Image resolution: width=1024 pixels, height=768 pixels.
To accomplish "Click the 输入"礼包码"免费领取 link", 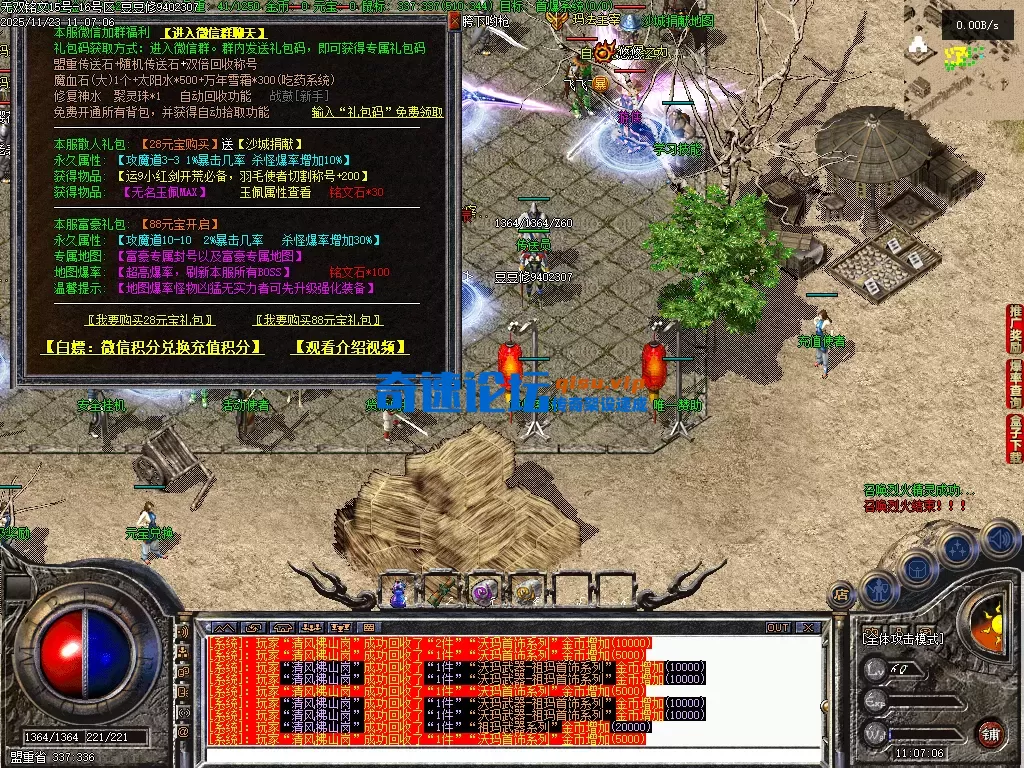I will pos(379,113).
